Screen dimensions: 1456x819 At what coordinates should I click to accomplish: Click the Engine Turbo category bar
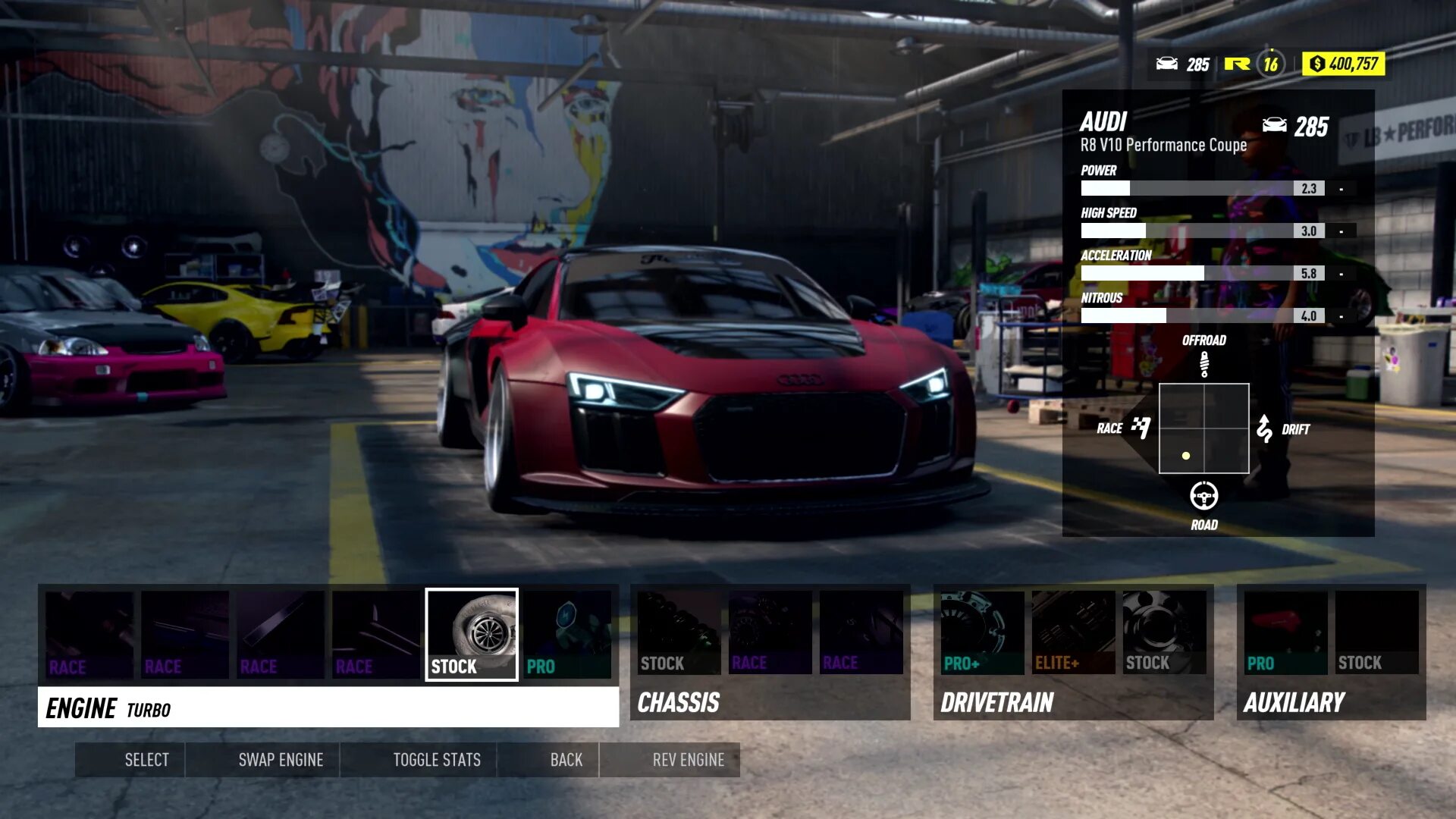click(x=328, y=708)
